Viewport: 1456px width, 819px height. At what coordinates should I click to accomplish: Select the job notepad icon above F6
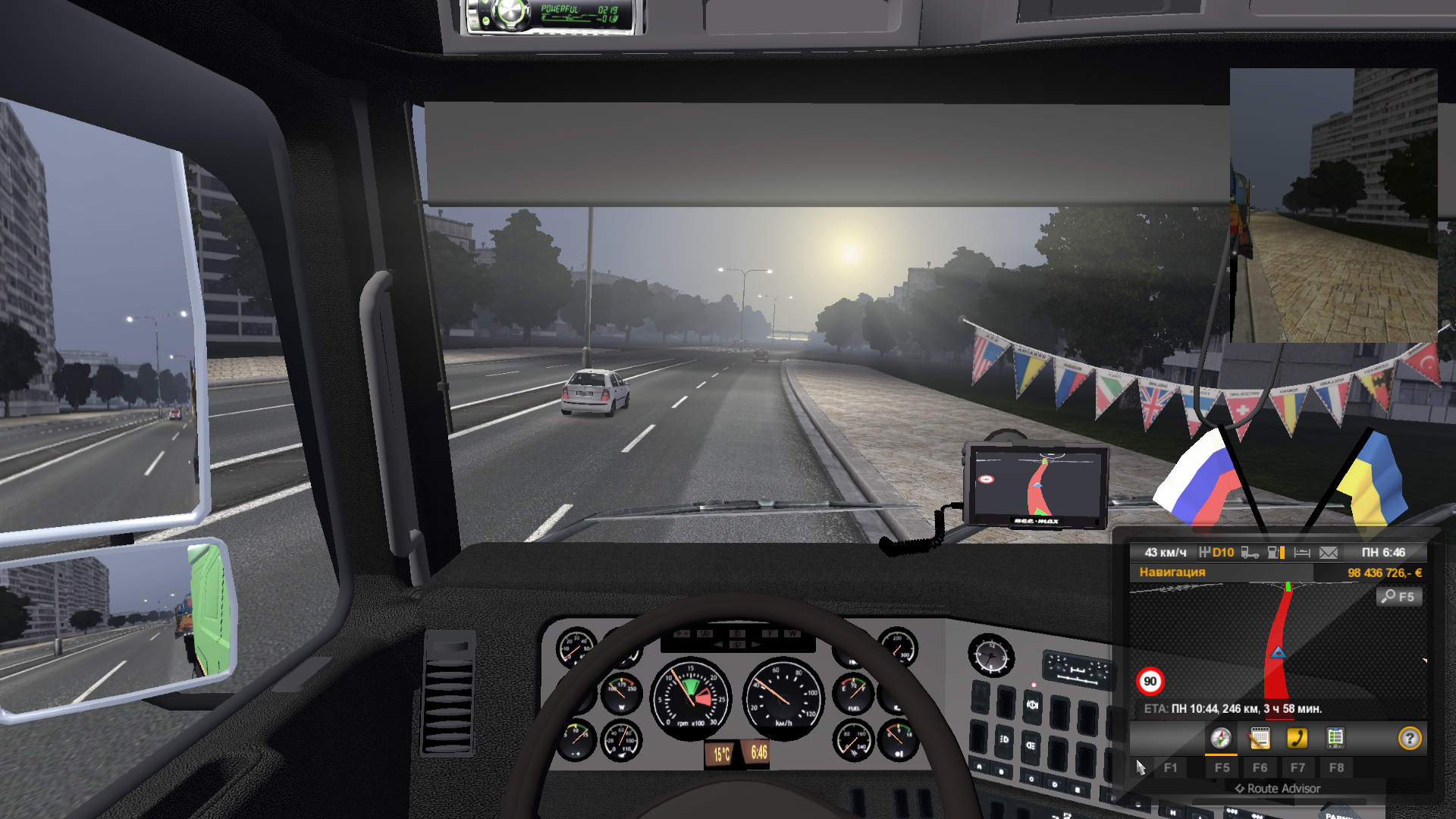[x=1260, y=739]
